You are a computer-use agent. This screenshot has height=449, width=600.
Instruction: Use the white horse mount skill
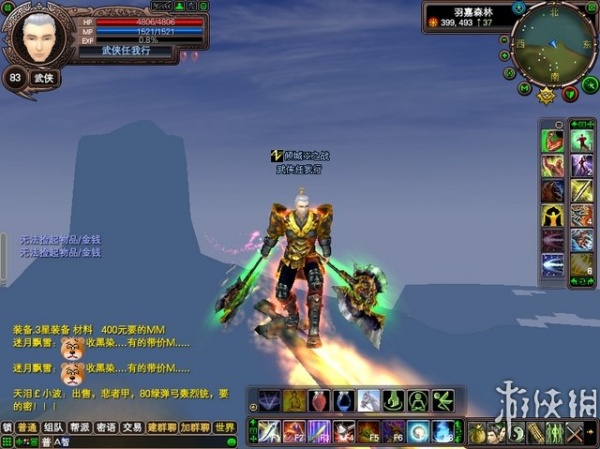pos(369,401)
